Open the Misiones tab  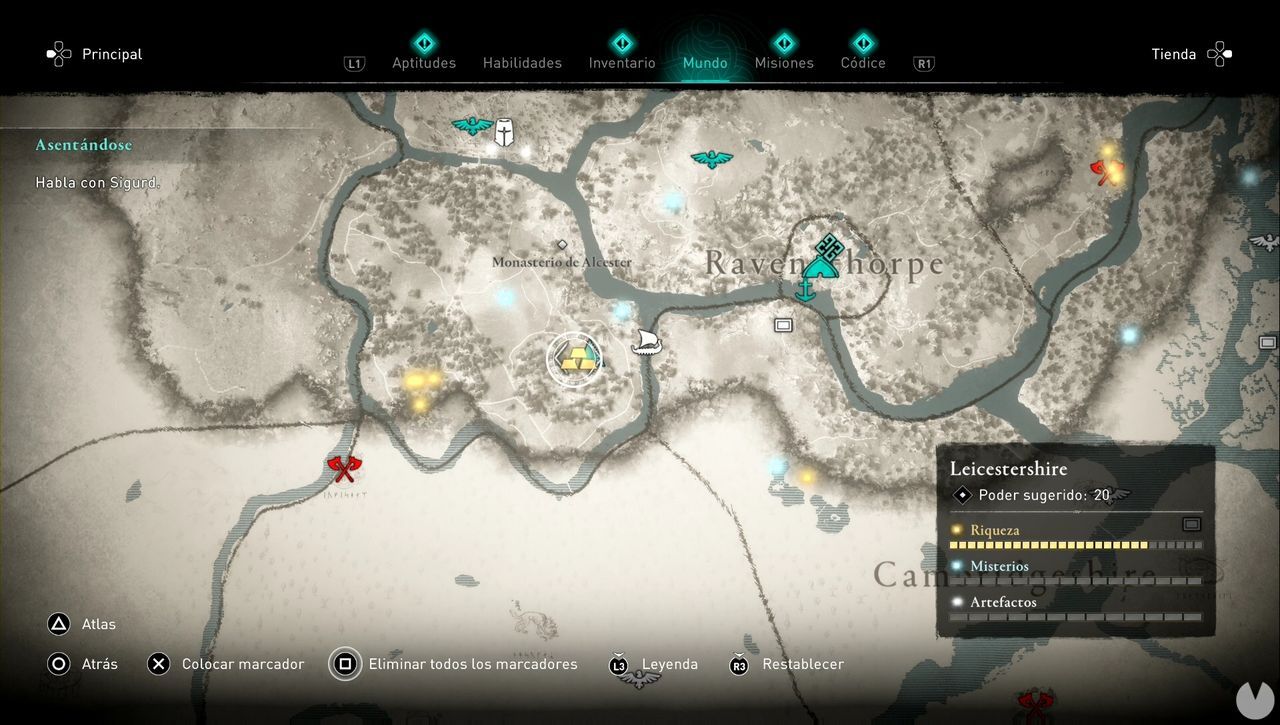coord(784,62)
